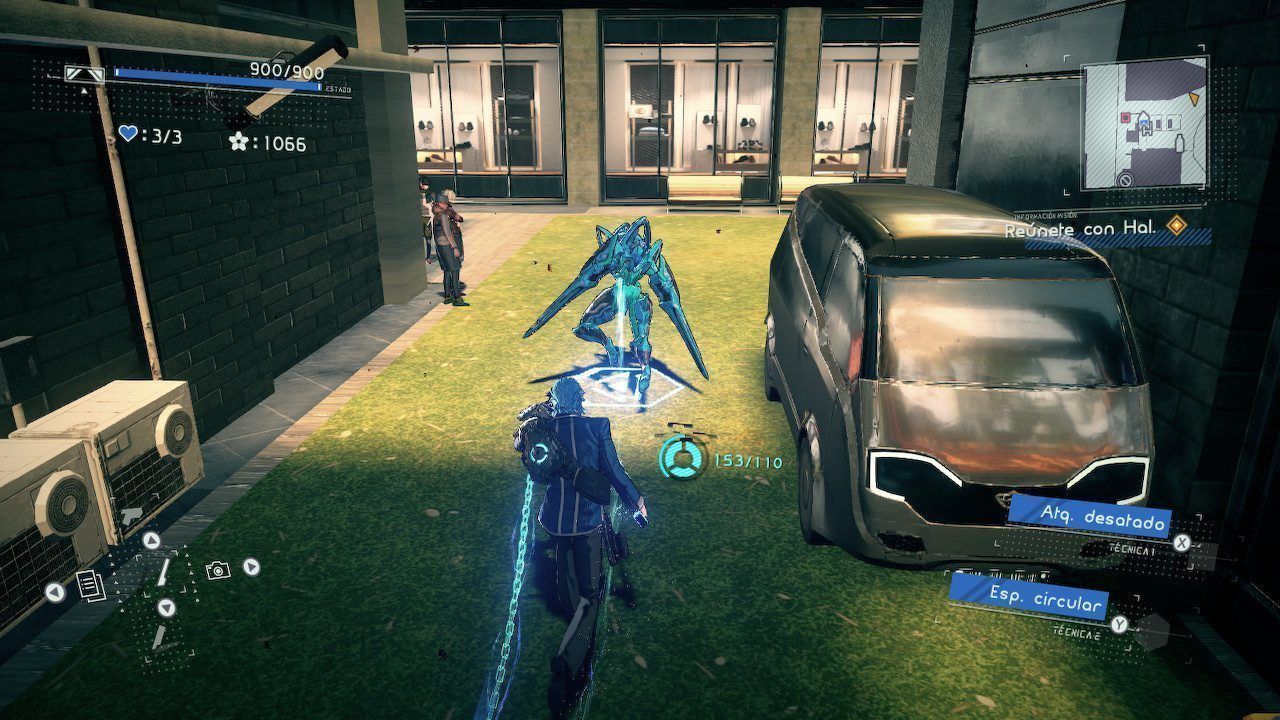Click the circular Legion gauge icon
Viewport: 1280px width, 720px height.
pyautogui.click(x=683, y=459)
